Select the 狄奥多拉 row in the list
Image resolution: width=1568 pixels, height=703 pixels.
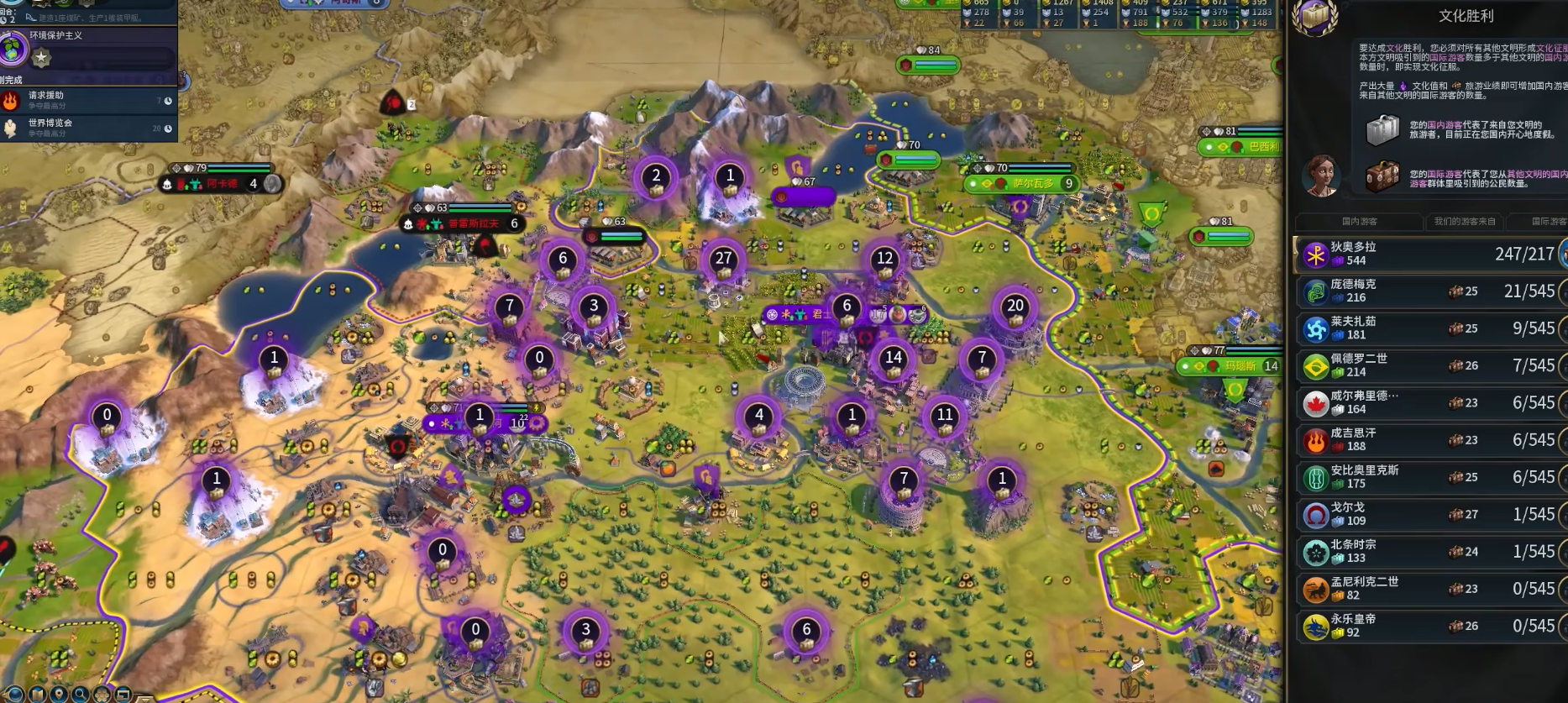click(x=1429, y=254)
